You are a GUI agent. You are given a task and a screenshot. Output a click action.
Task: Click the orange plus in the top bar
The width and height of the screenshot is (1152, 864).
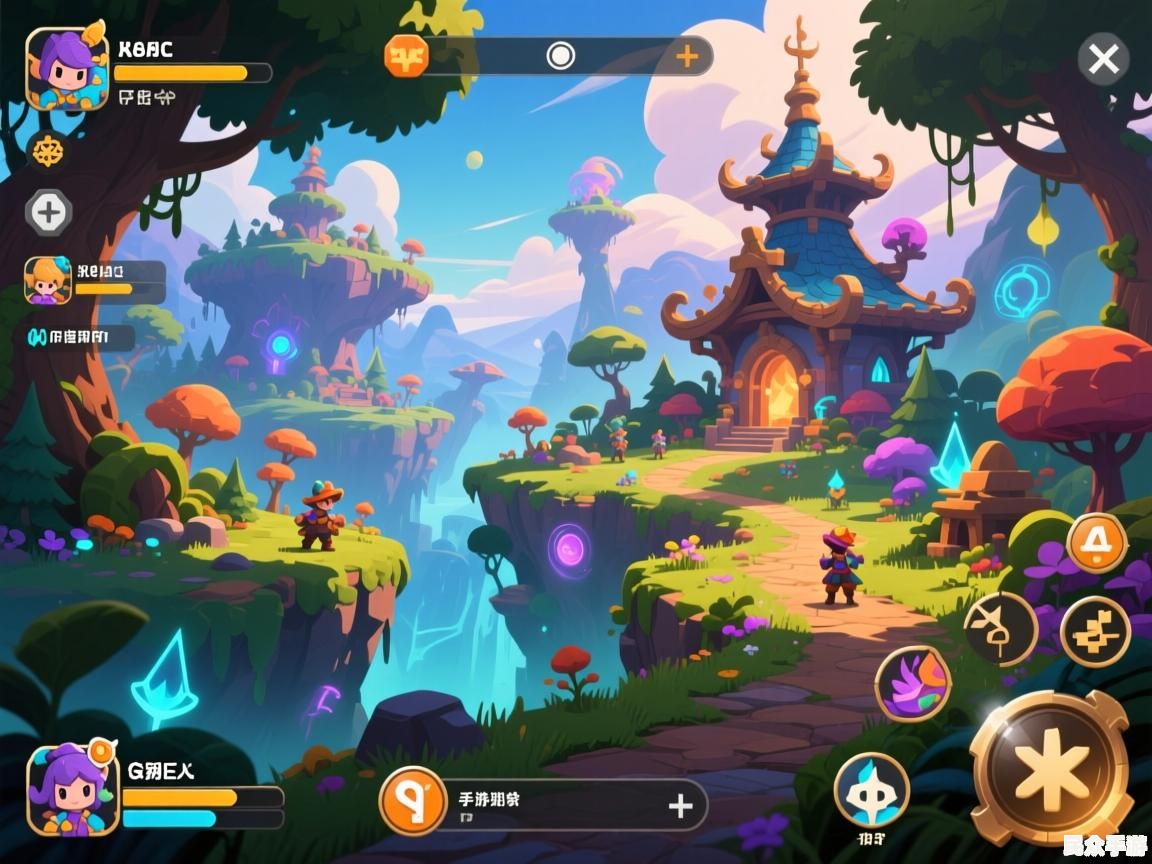coord(687,56)
